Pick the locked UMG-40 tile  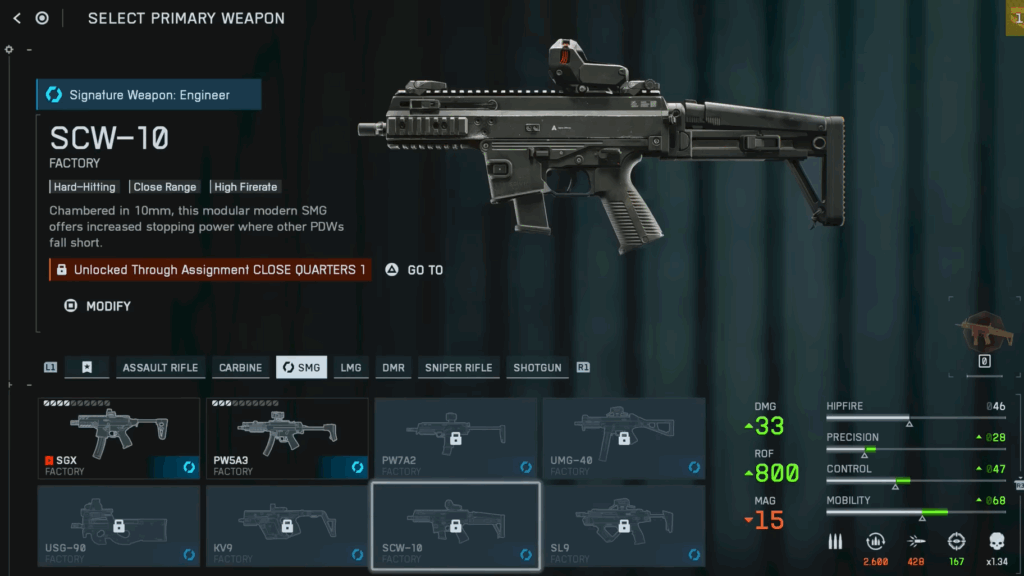[623, 437]
